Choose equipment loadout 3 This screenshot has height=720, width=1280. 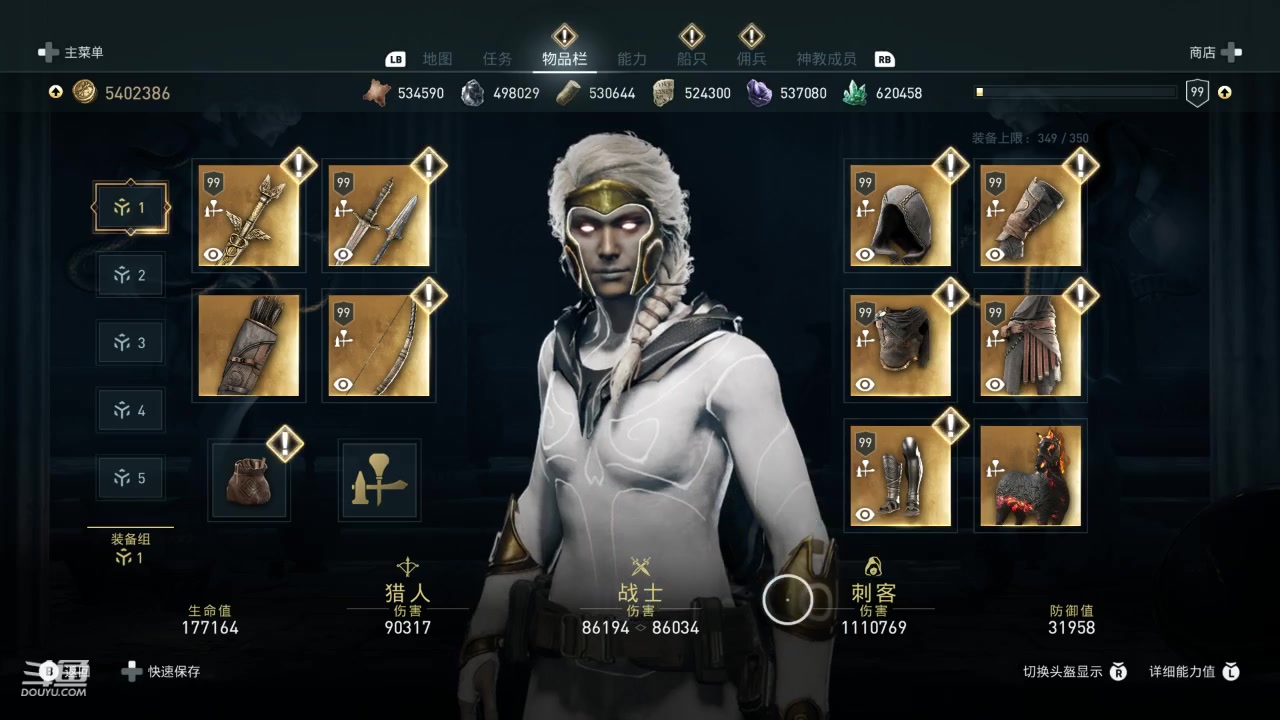click(x=130, y=343)
